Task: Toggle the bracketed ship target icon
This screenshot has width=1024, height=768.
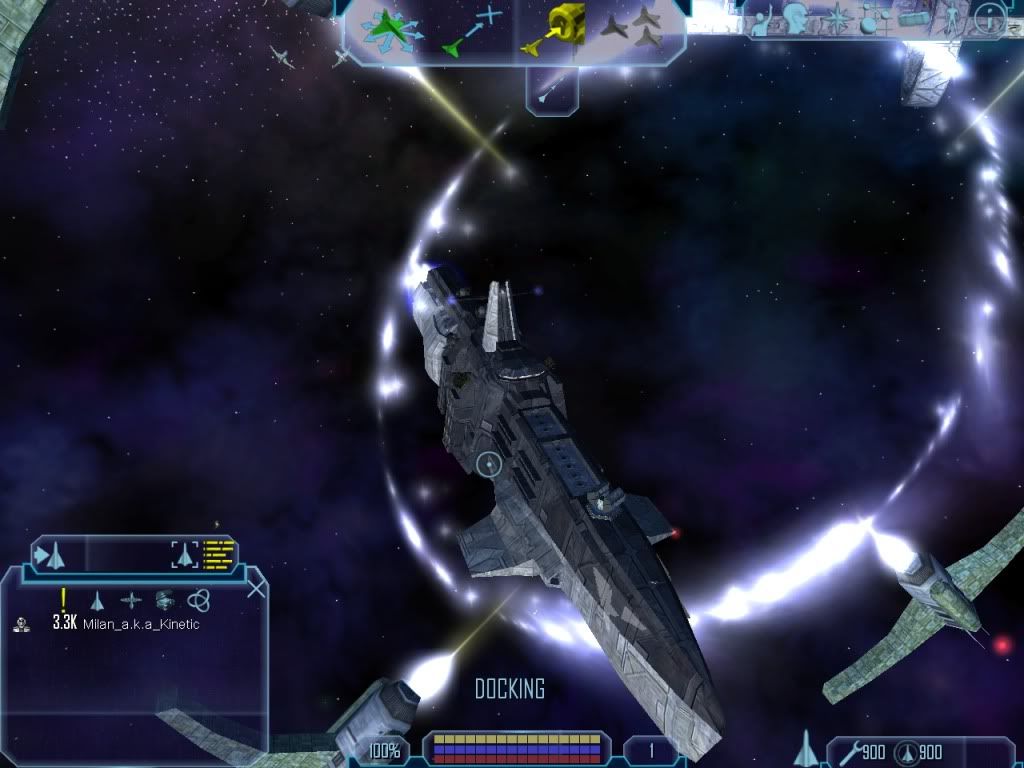Action: 184,553
